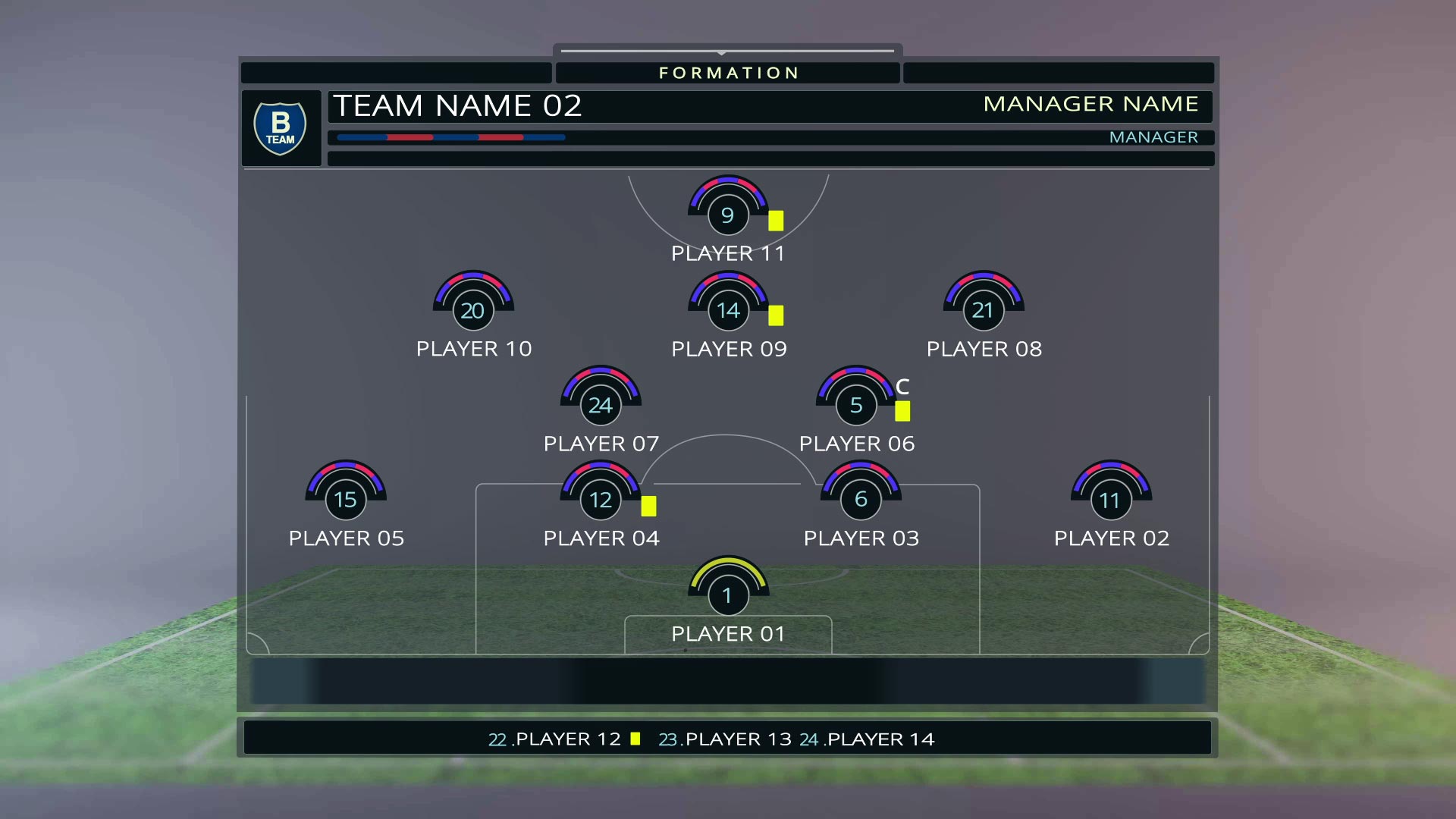This screenshot has width=1456, height=819.
Task: Select Player 05 wearing number 15
Action: point(345,500)
